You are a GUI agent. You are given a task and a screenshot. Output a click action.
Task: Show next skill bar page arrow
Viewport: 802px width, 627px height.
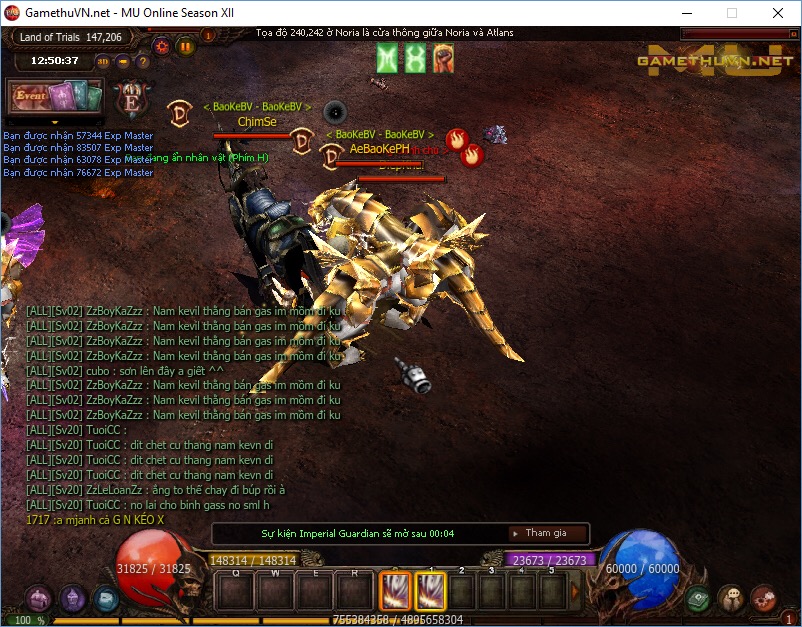coord(575,591)
